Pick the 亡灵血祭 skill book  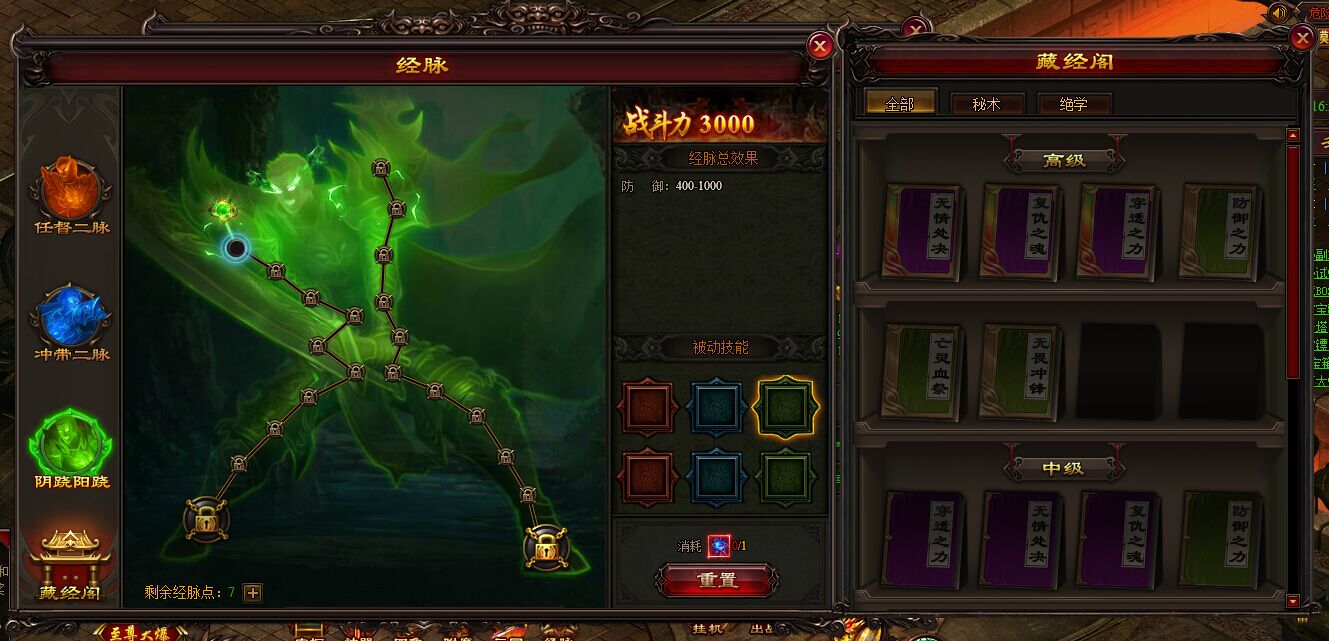point(922,371)
